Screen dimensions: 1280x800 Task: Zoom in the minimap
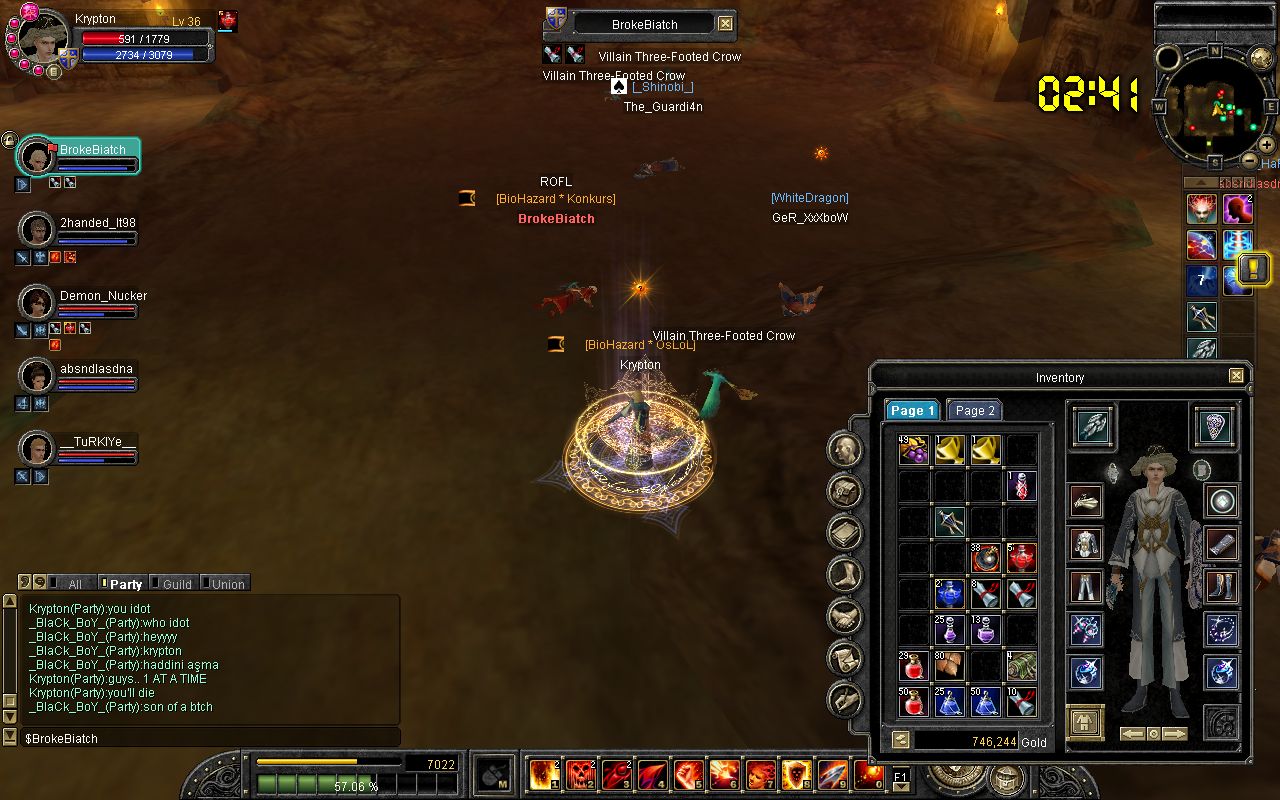(1266, 145)
